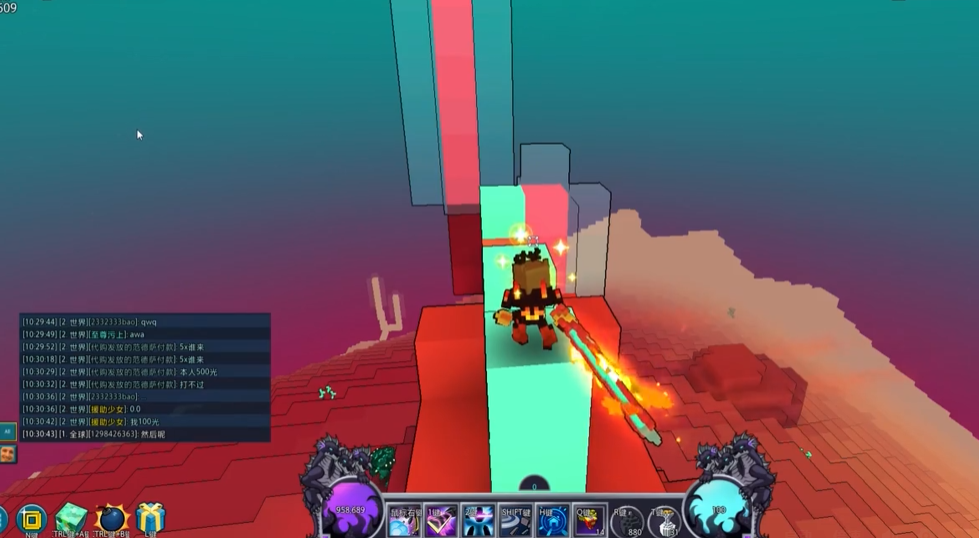Use the right-mouse attack skill slot
This screenshot has height=538, width=979.
point(404,520)
